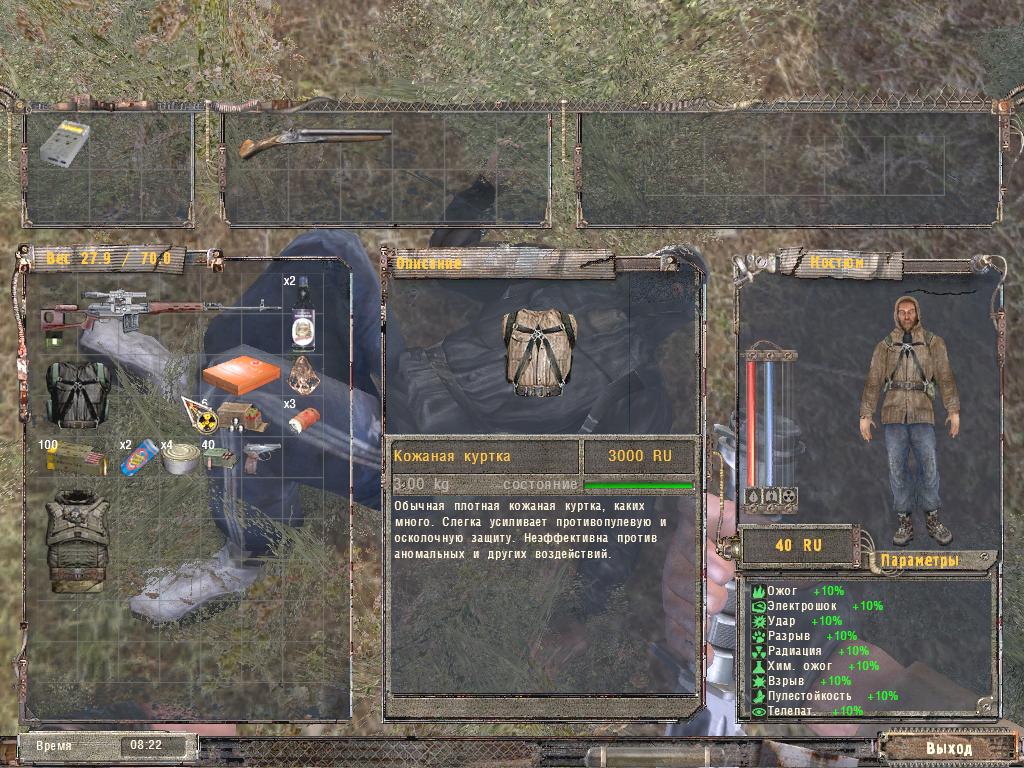
Task: Click the Описание description panel header
Action: (x=429, y=264)
